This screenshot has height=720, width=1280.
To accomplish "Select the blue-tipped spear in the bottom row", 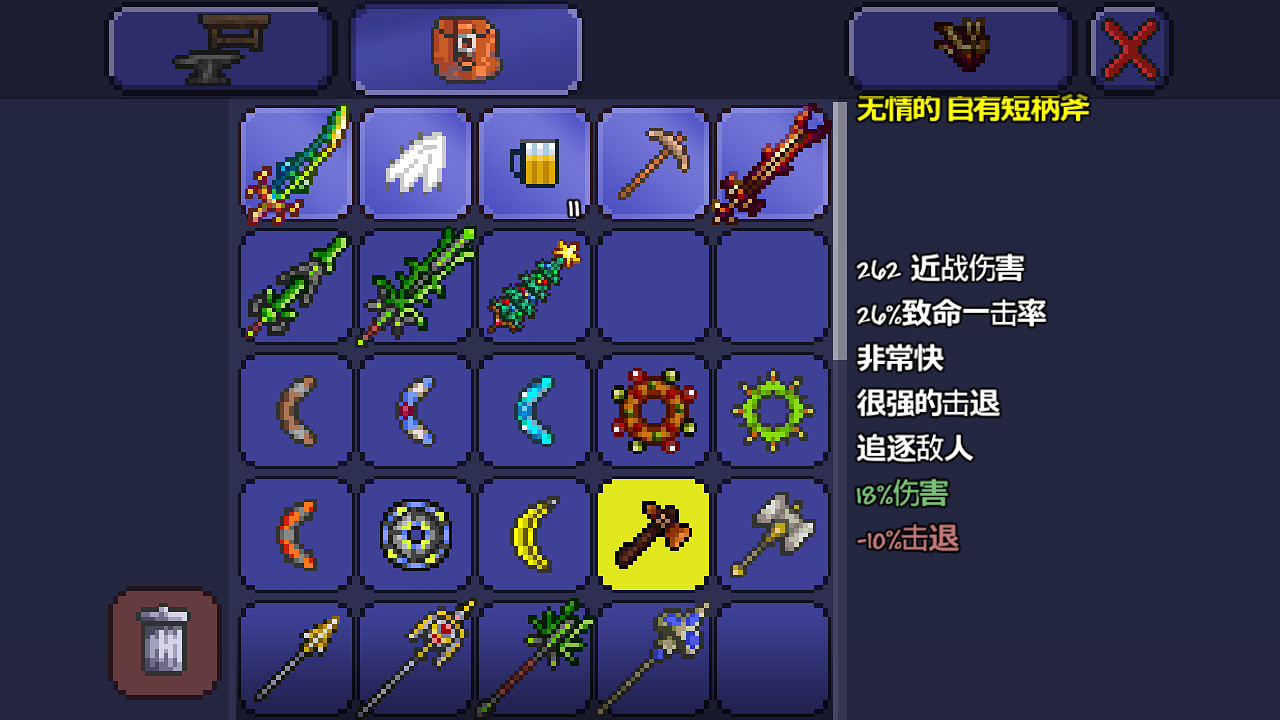I will pyautogui.click(x=653, y=657).
